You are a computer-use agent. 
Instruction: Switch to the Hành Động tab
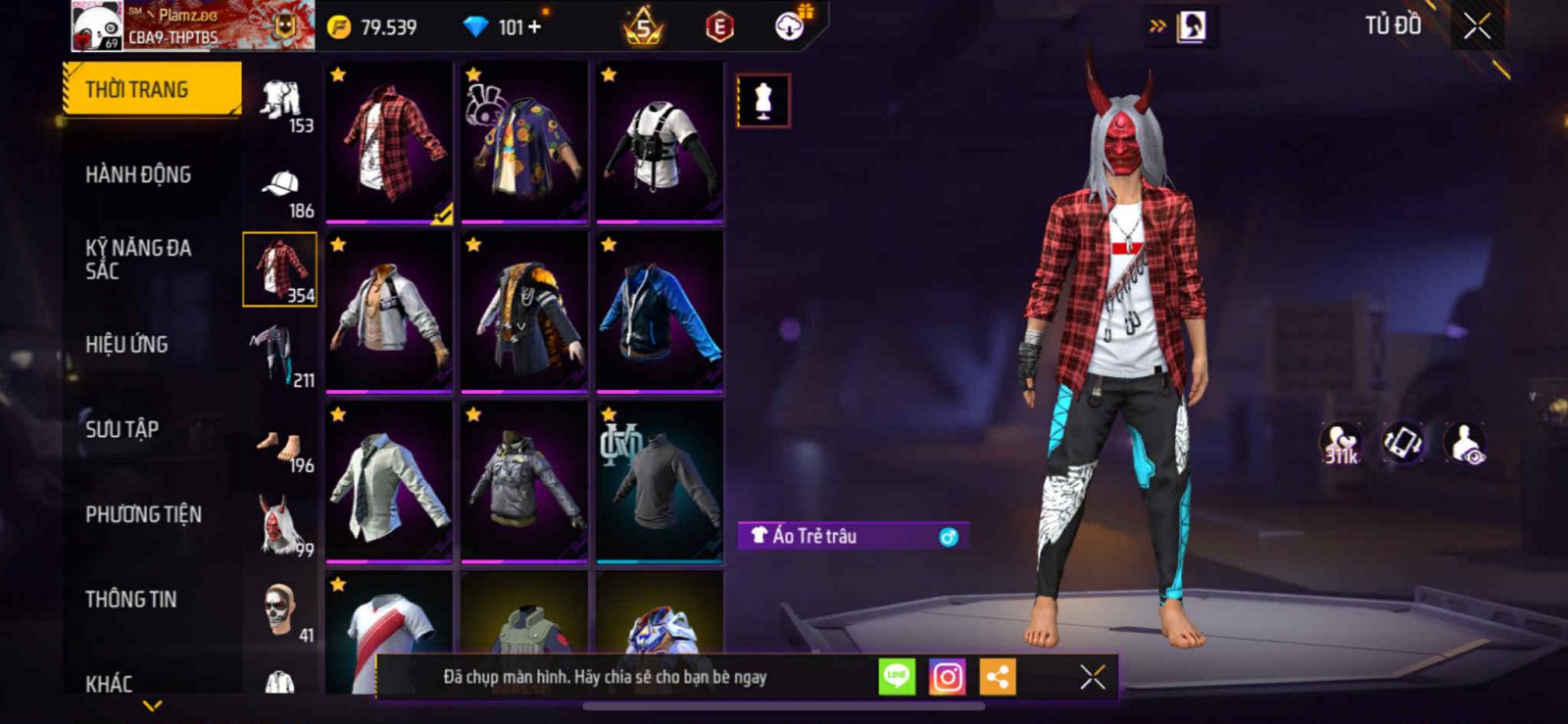tap(138, 175)
